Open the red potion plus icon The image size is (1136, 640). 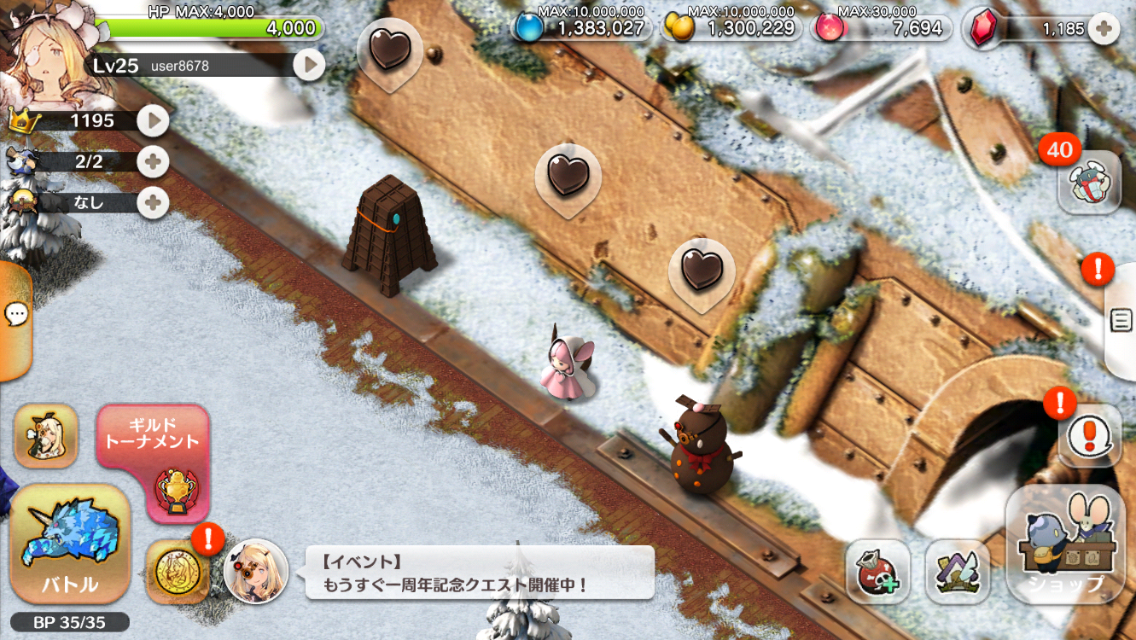pos(877,573)
